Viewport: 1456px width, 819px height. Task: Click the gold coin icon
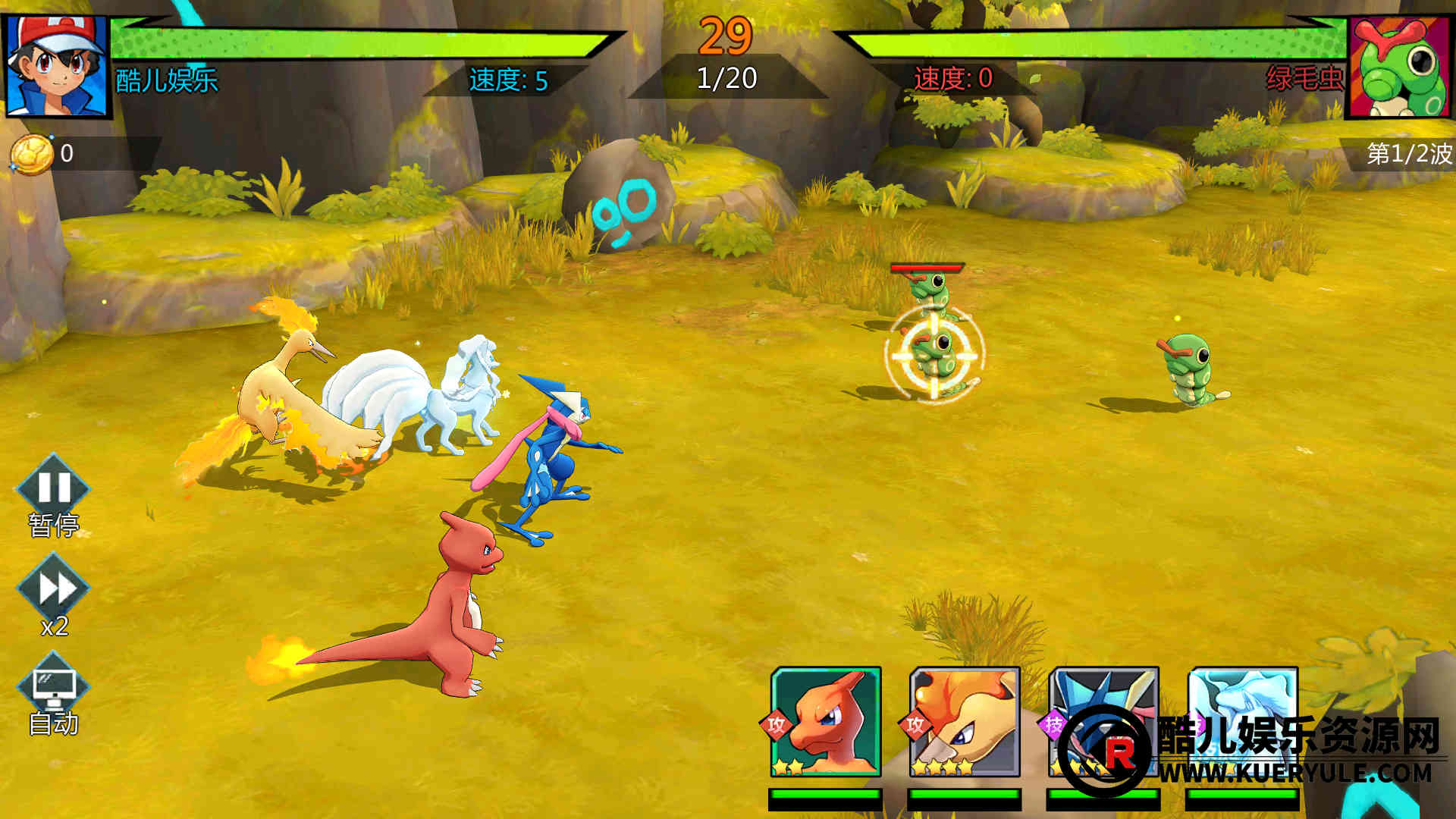(32, 154)
